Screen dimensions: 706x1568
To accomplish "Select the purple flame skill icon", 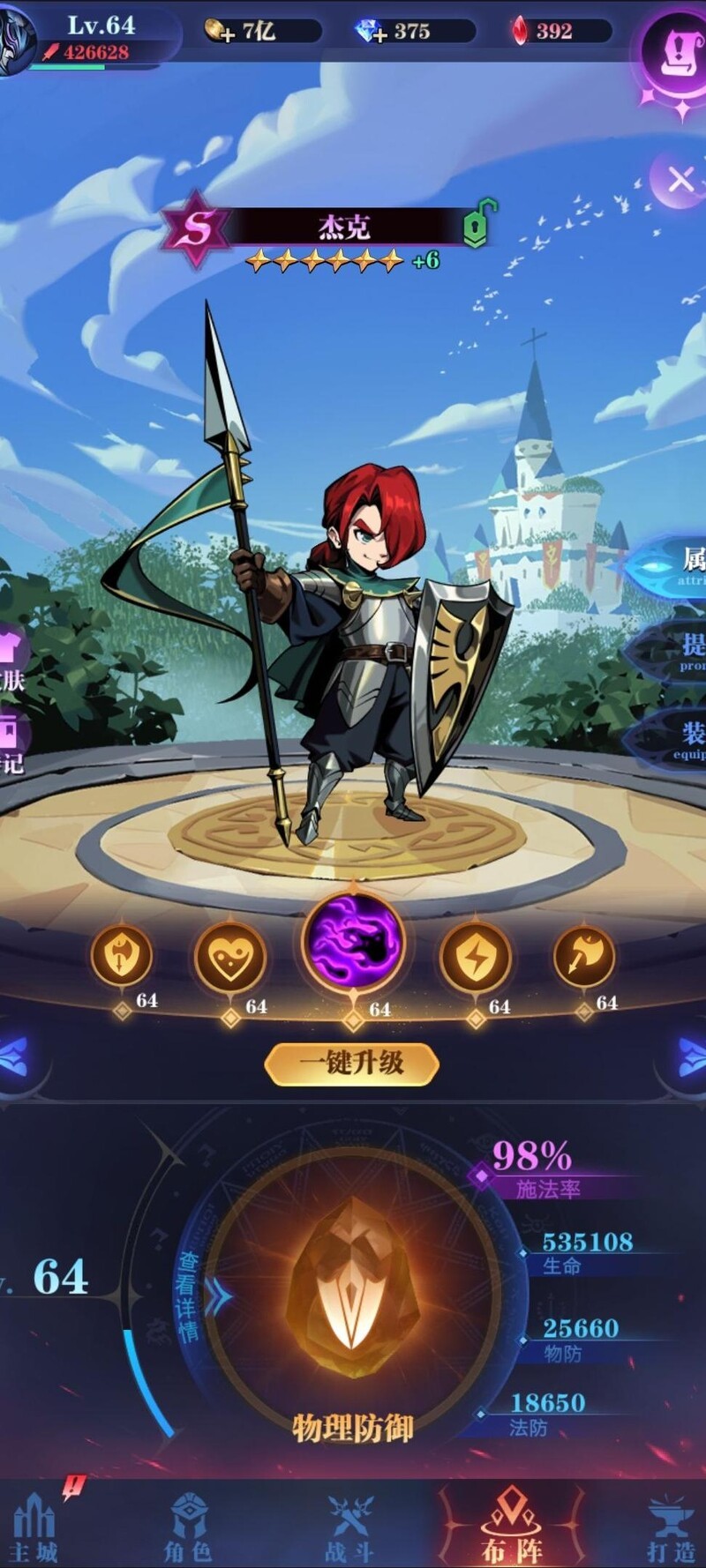I will (353, 940).
